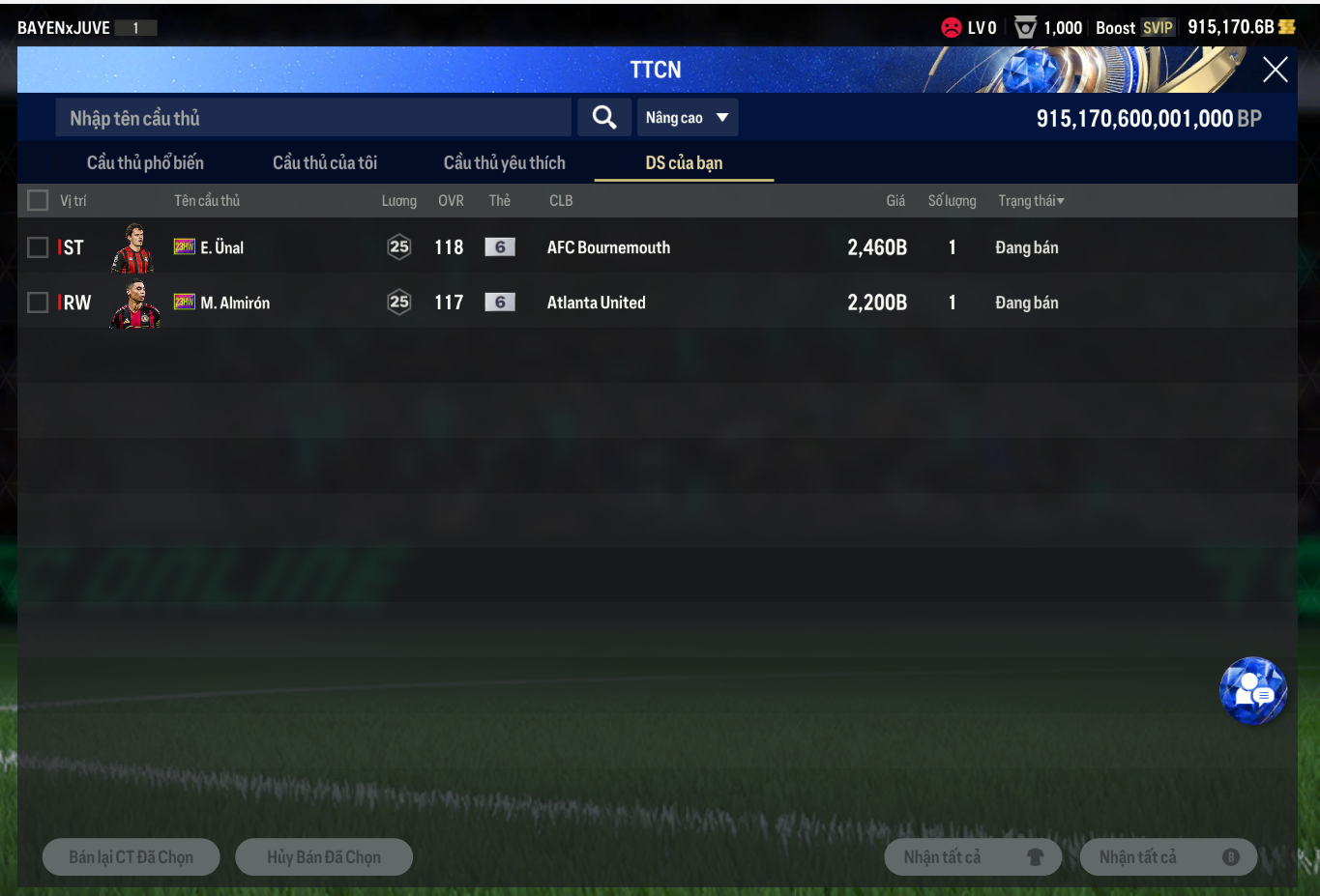Screen dimensions: 1320x896
Task: Select the DS của bạn tab
Action: [684, 162]
